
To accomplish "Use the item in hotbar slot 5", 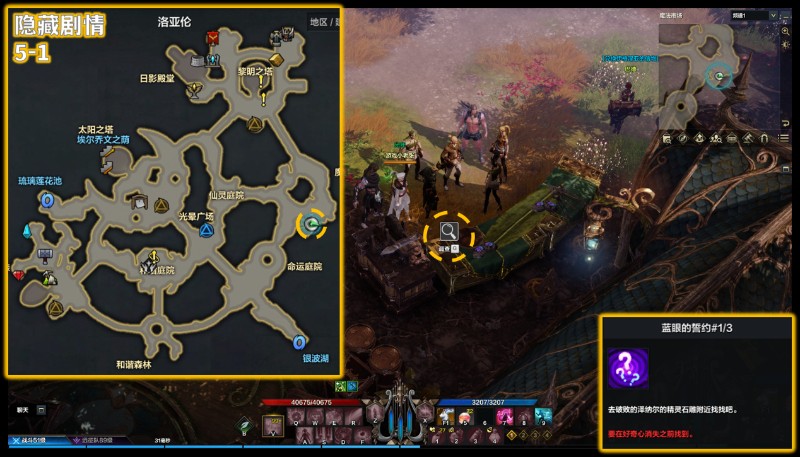I will coord(463,417).
